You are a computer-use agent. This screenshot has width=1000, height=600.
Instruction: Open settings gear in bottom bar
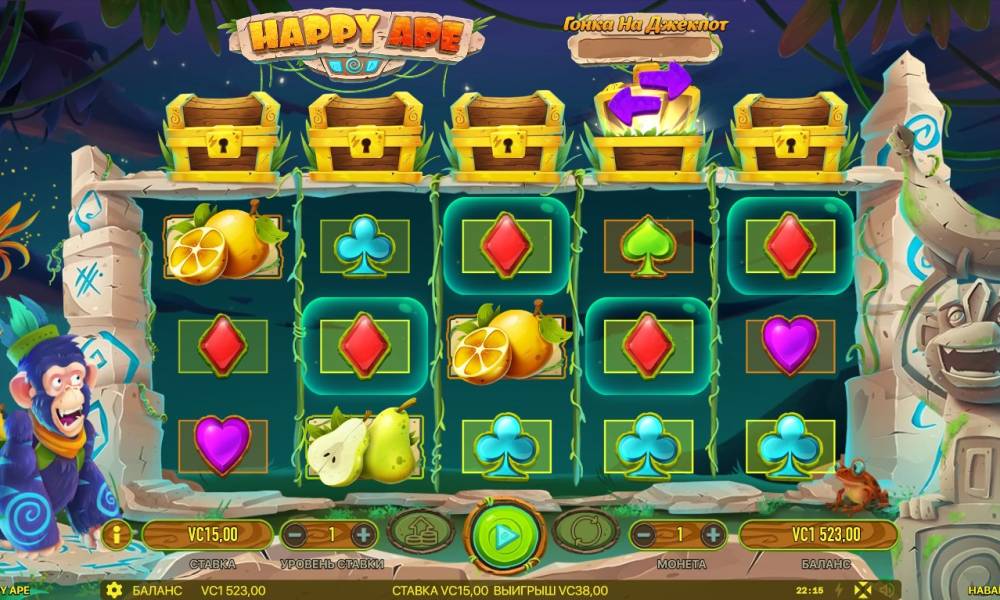click(114, 590)
